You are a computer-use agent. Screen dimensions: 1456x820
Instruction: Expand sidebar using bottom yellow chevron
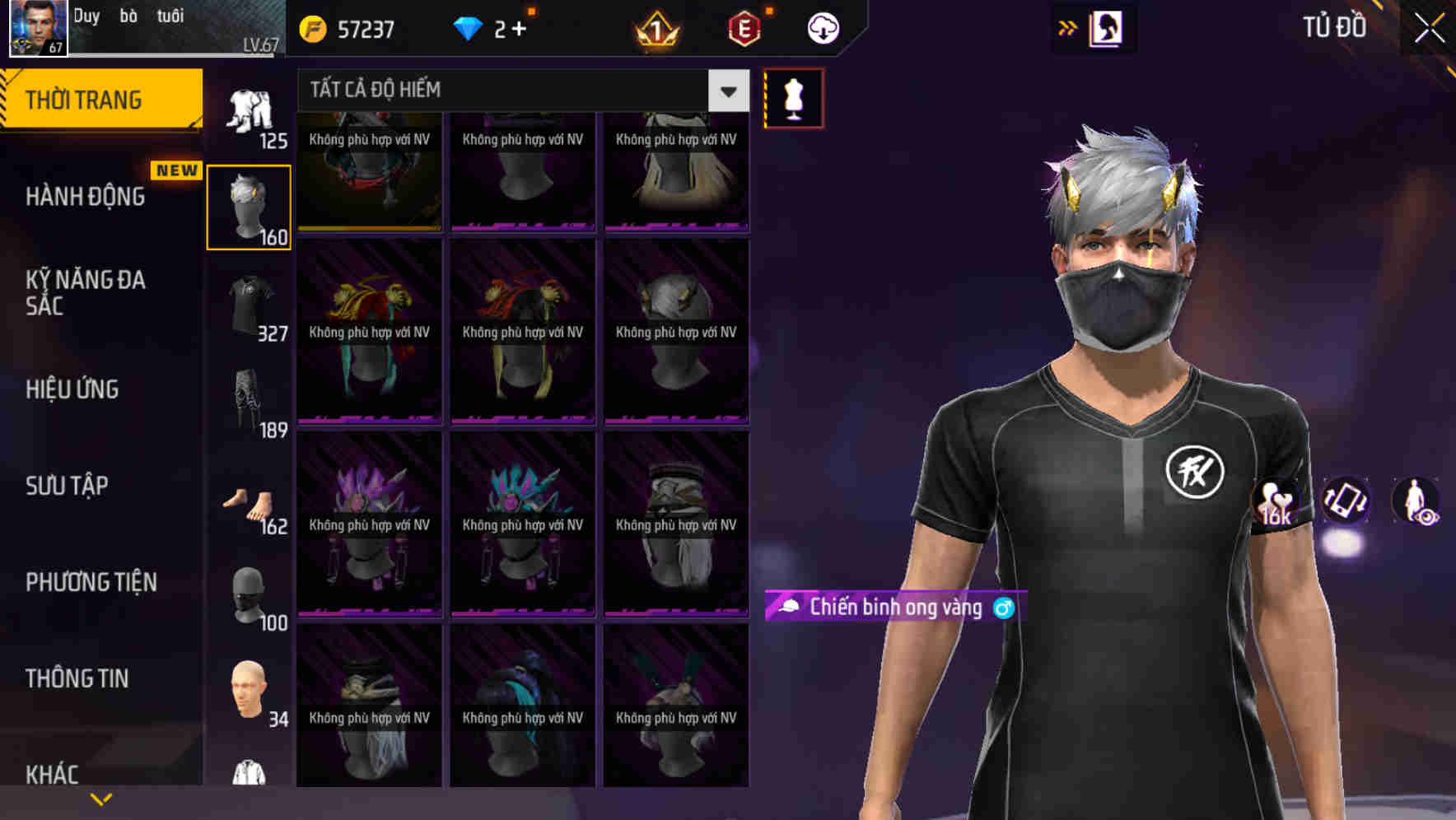[x=101, y=798]
